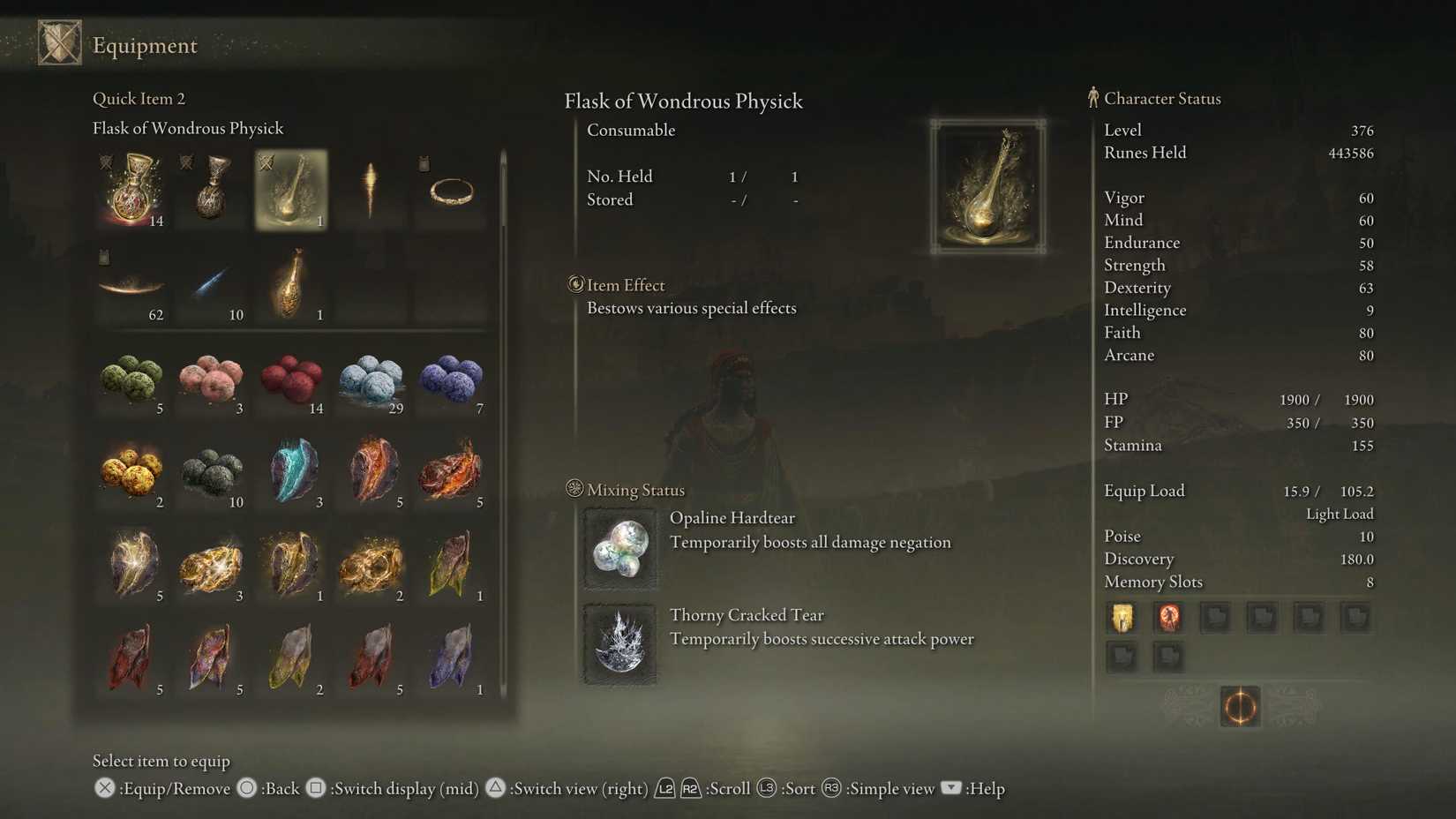Select the green boluses with quantity 5

[x=132, y=379]
